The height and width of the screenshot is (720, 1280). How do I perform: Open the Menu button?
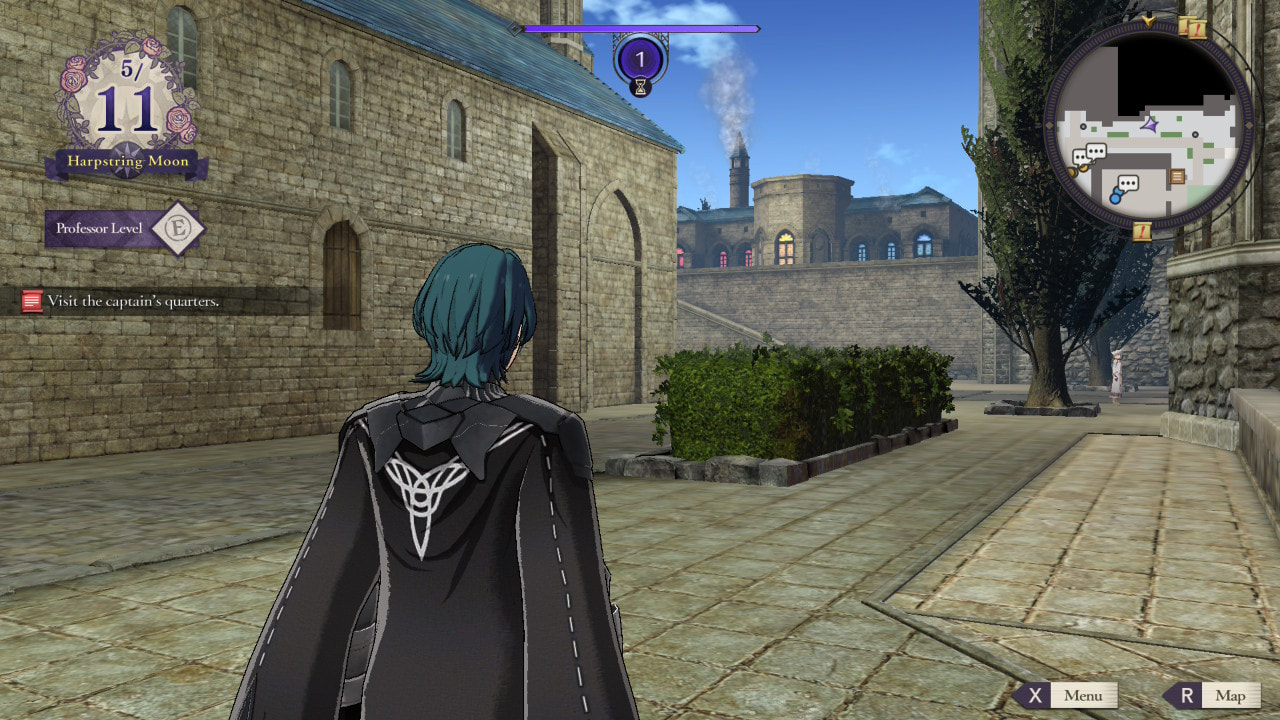point(1067,695)
